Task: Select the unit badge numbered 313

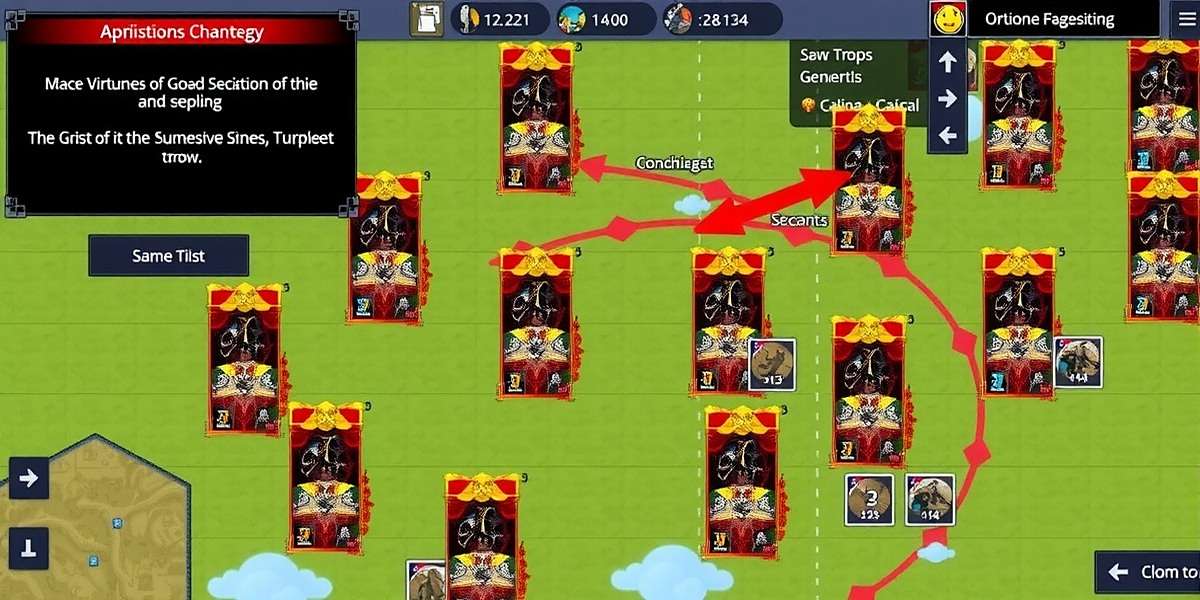Action: [x=772, y=364]
